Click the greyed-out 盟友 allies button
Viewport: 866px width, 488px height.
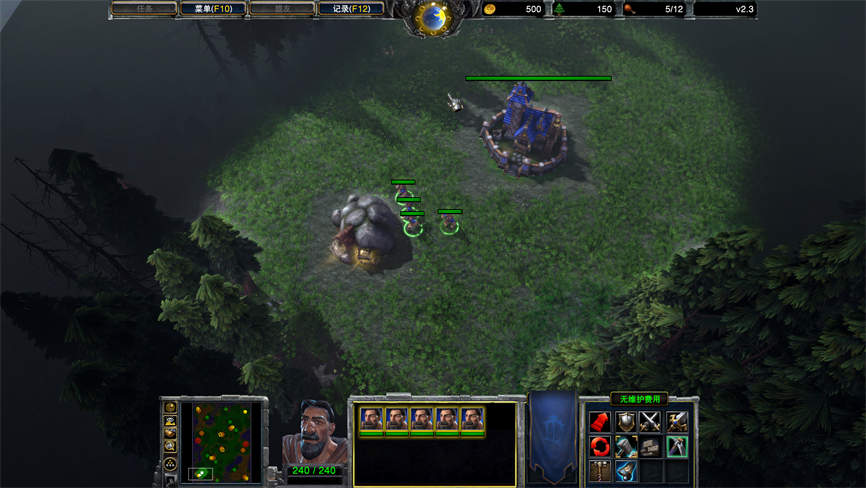click(281, 9)
